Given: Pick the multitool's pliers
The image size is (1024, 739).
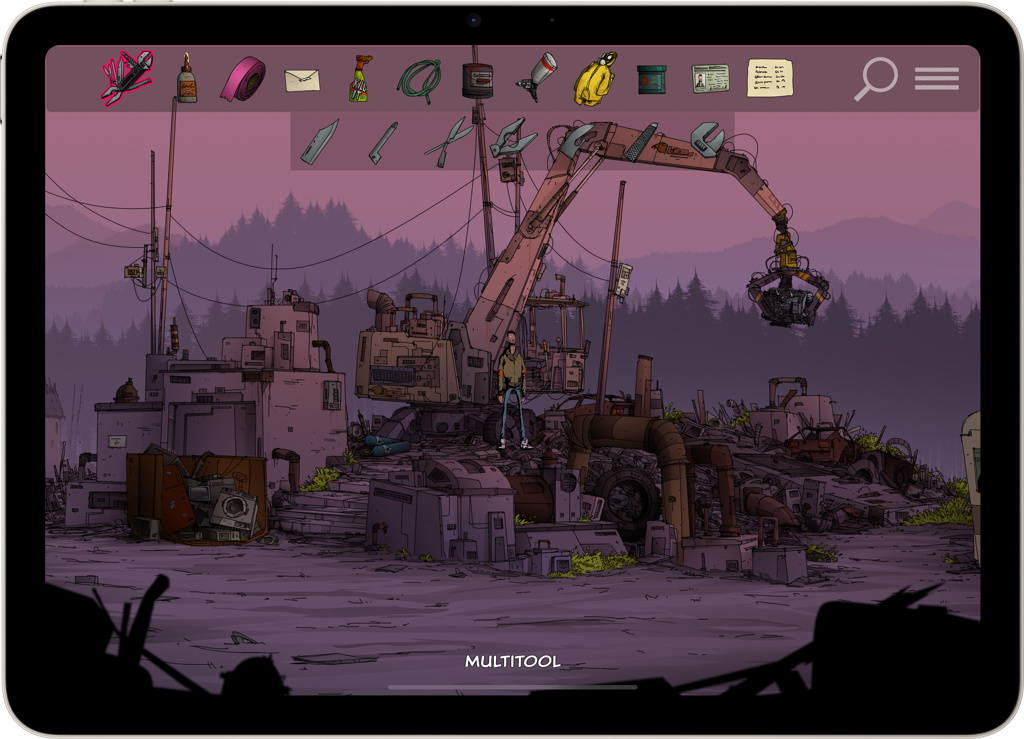Looking at the screenshot, I should [x=512, y=138].
